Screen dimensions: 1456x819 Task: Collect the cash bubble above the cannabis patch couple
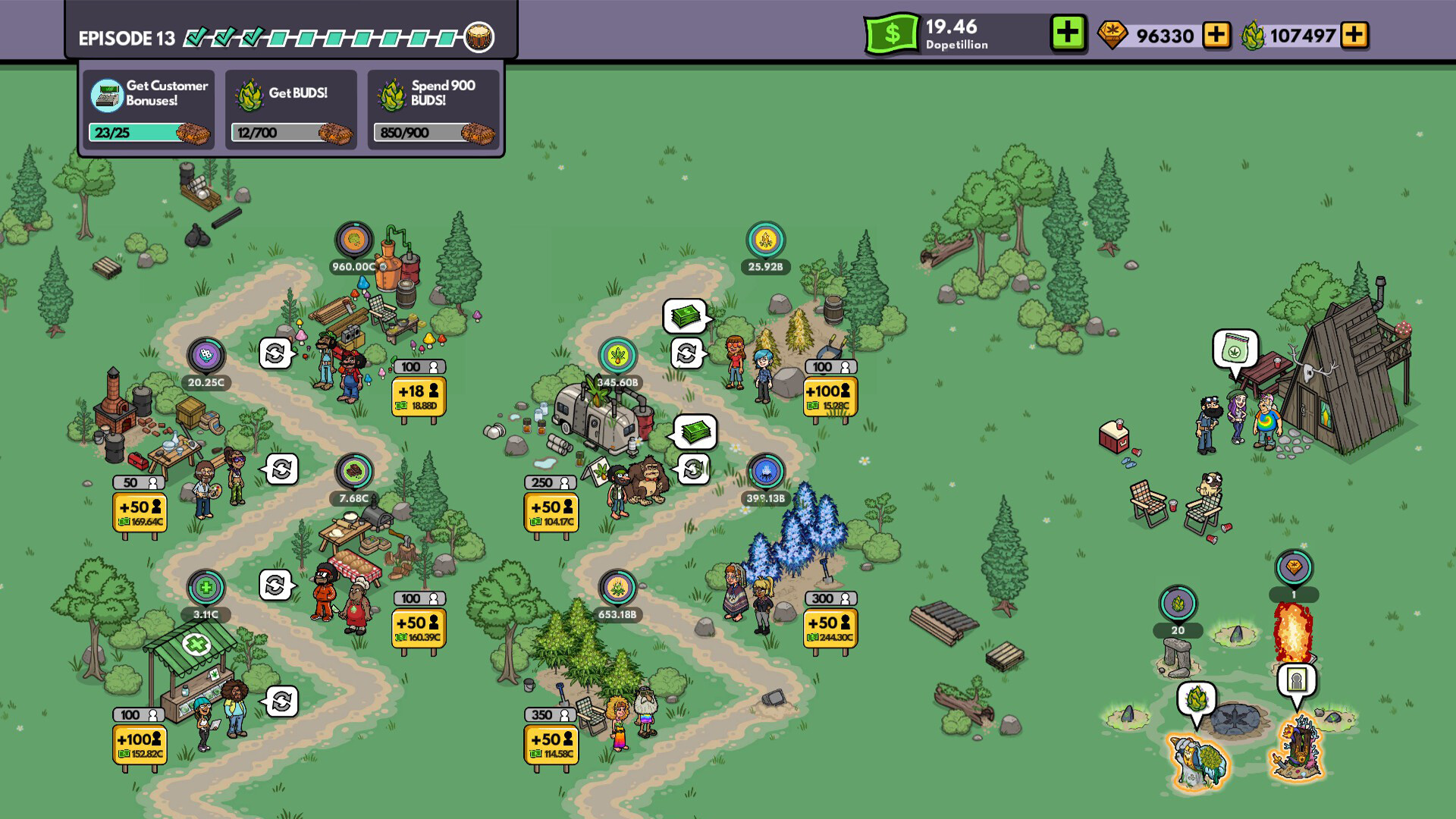coord(684,318)
